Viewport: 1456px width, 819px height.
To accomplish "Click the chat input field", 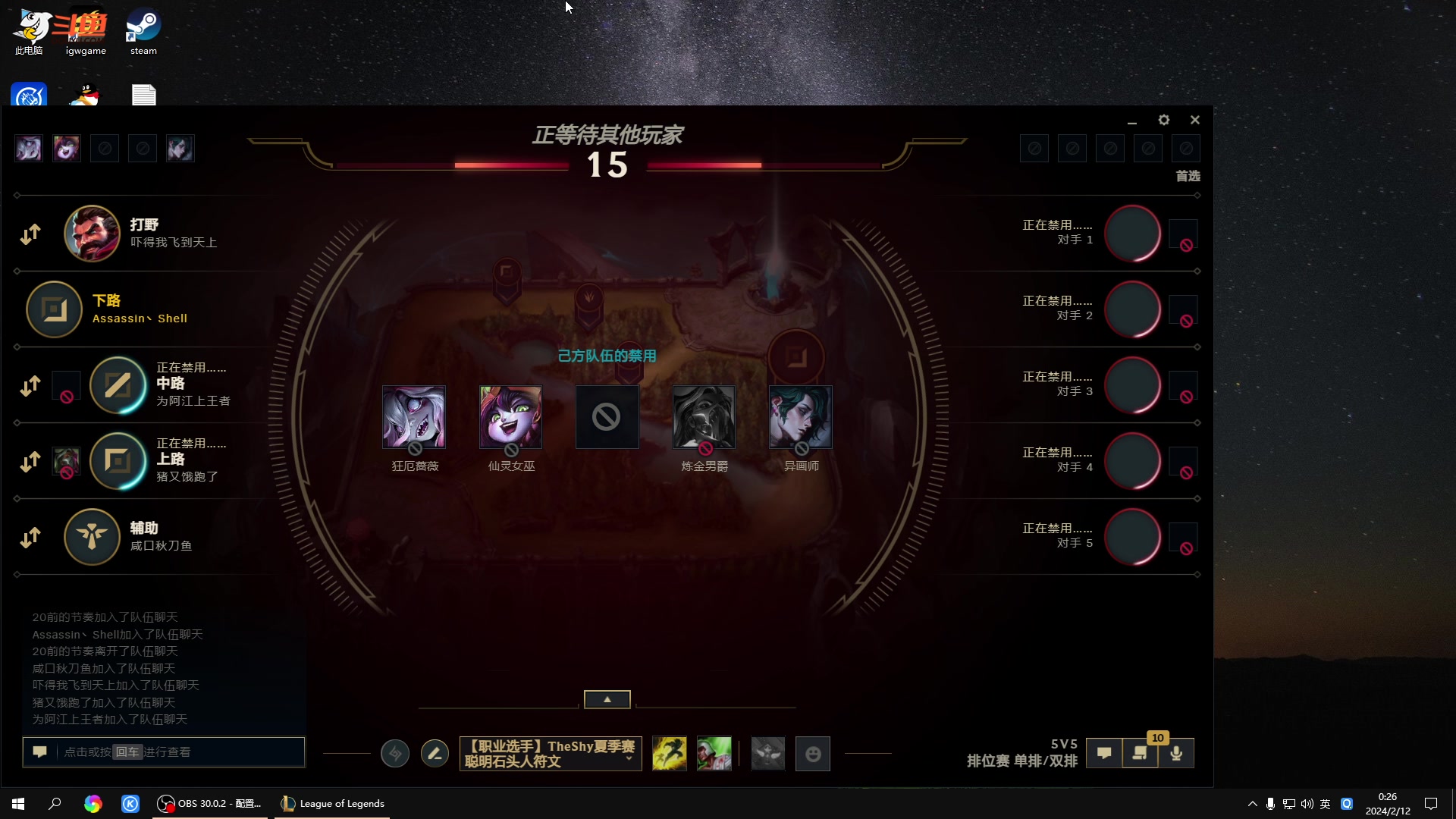I will pos(182,752).
